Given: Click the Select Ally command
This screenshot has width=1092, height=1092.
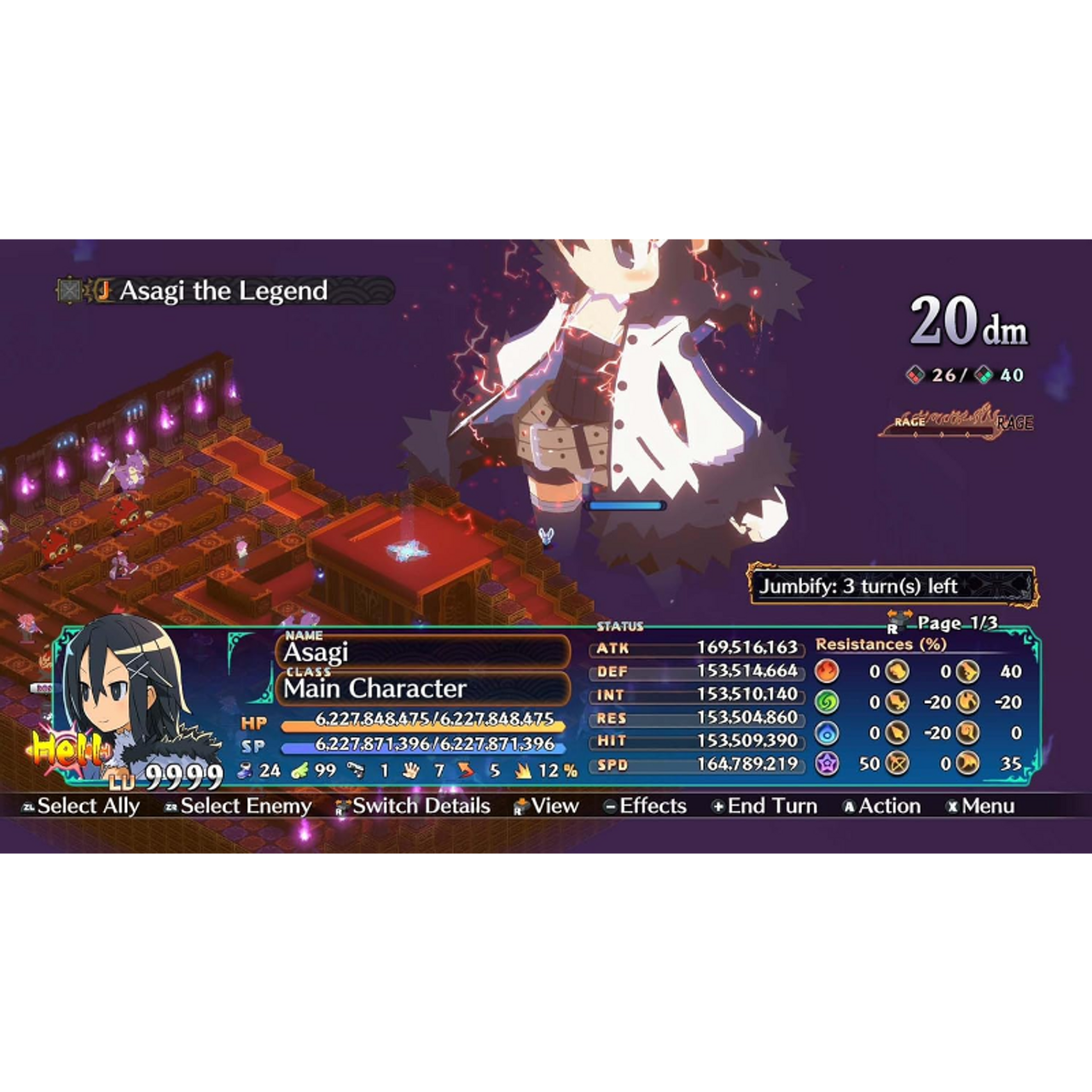Looking at the screenshot, I should pos(80,806).
